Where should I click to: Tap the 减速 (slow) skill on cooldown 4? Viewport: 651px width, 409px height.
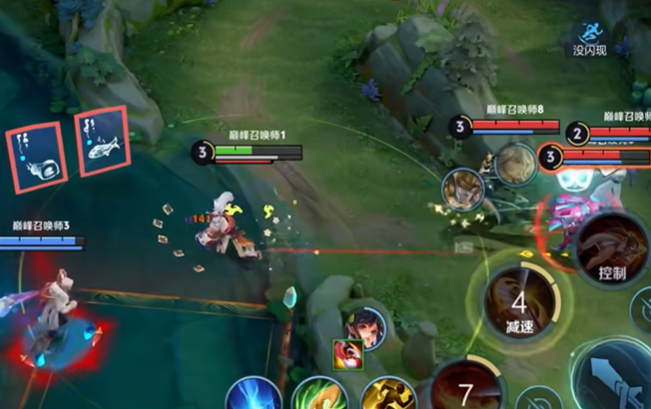pyautogui.click(x=519, y=302)
